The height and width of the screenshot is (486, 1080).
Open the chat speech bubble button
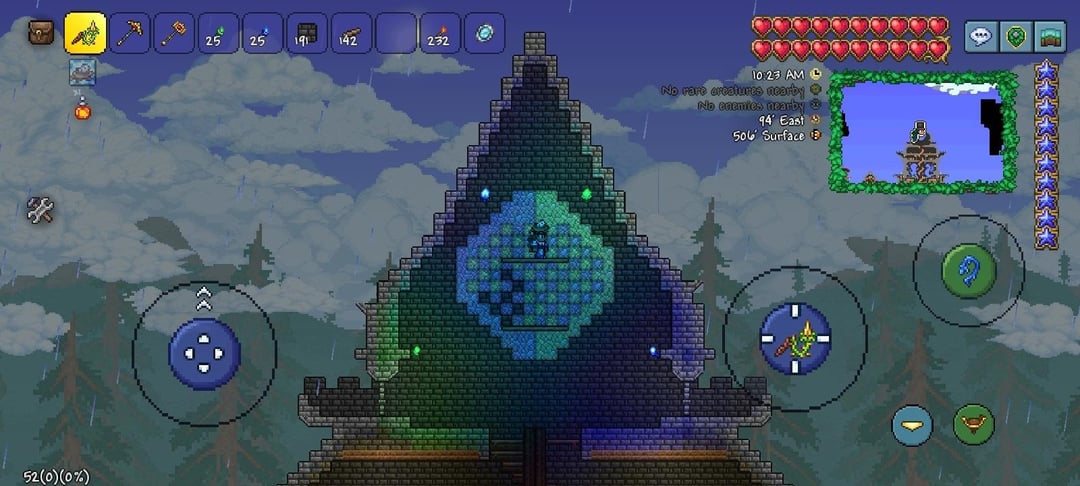tap(980, 37)
